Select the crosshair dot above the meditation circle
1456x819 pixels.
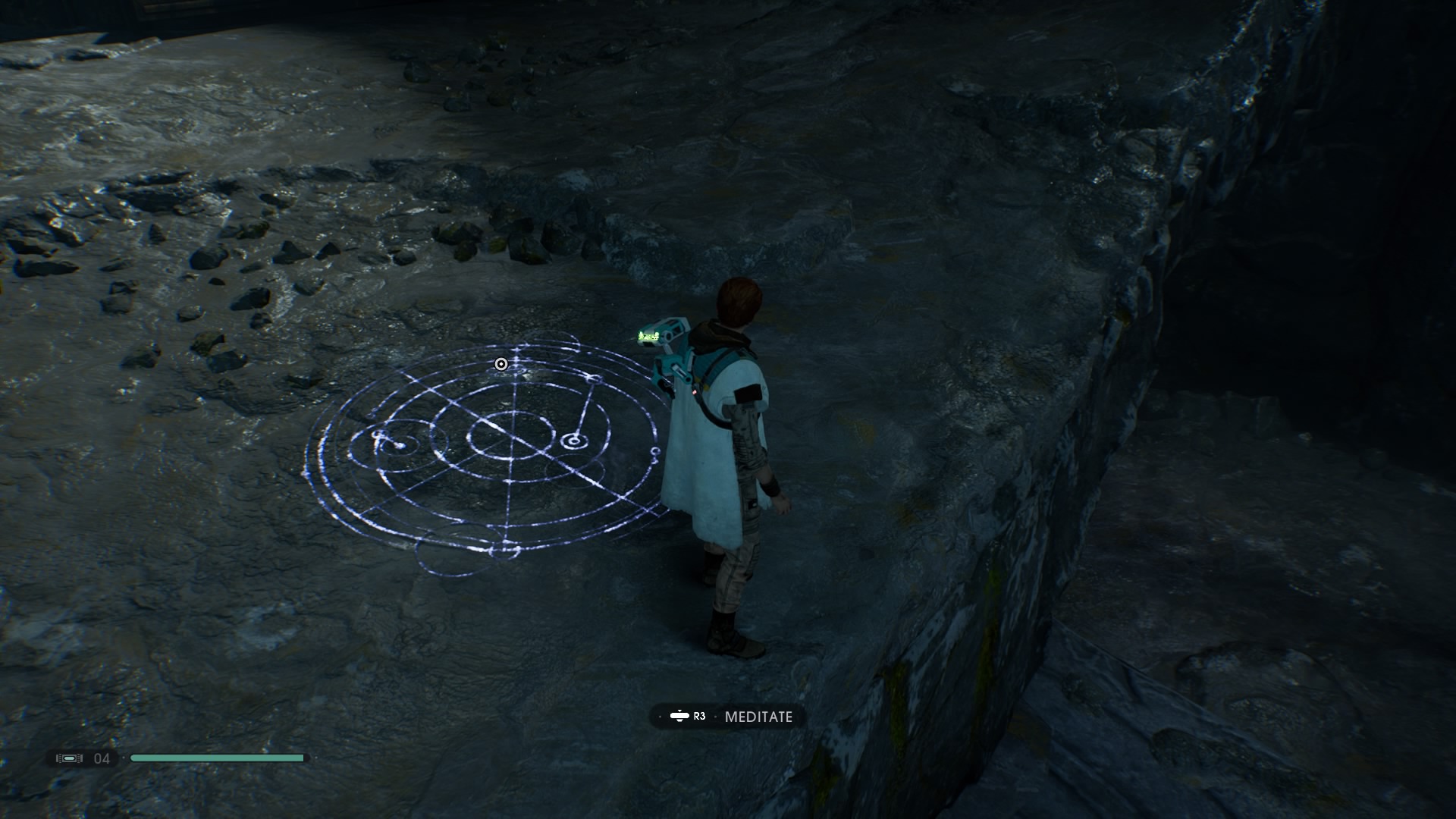[500, 364]
